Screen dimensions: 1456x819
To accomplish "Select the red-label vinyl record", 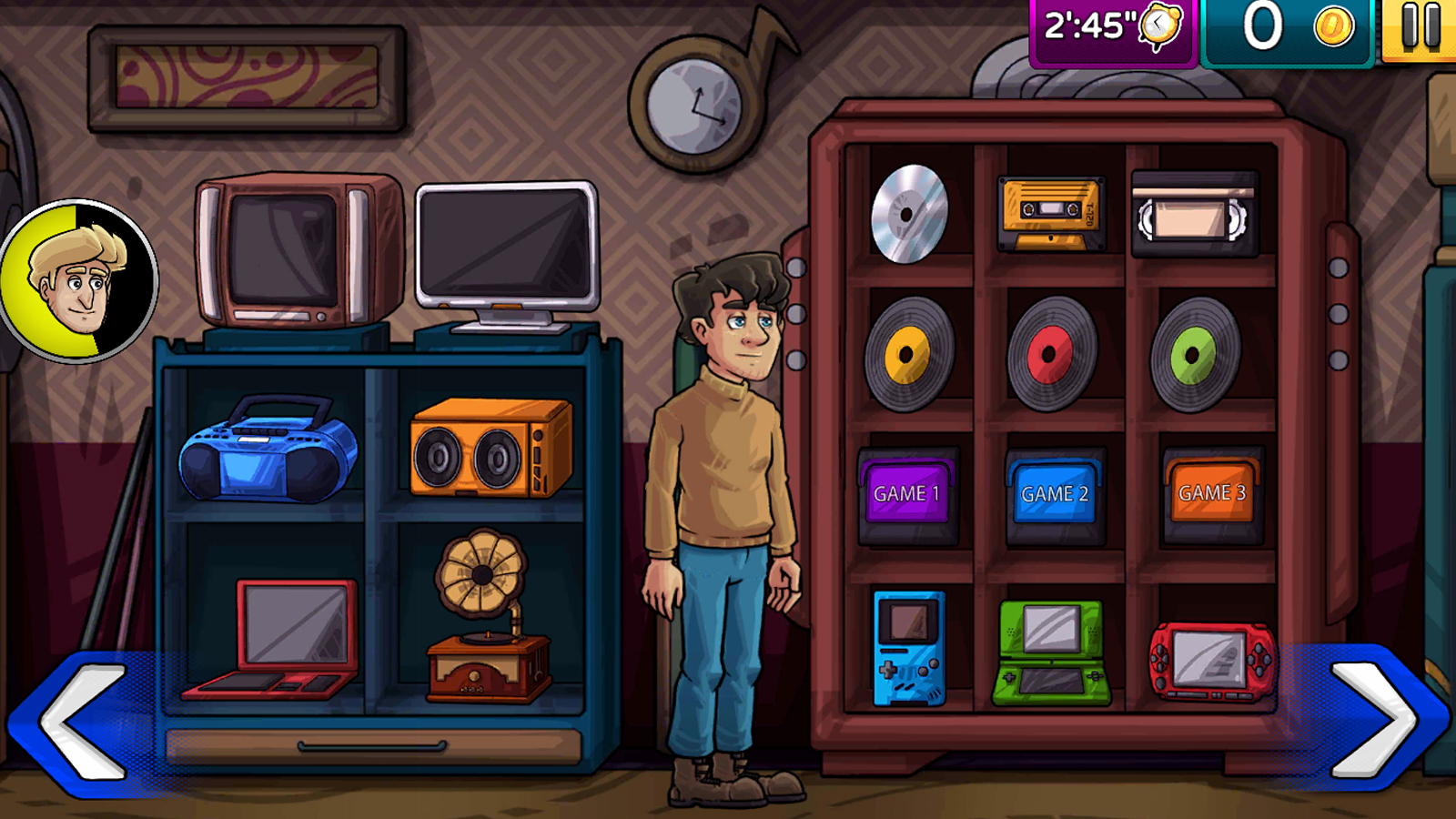I will coord(1051,354).
